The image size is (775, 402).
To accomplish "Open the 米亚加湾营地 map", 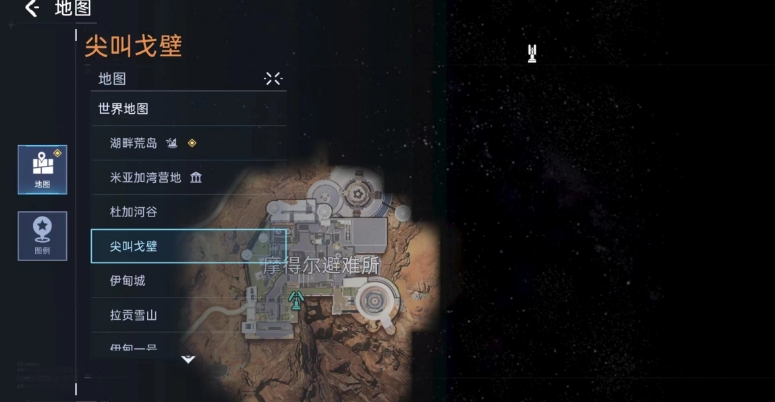I will click(x=146, y=178).
